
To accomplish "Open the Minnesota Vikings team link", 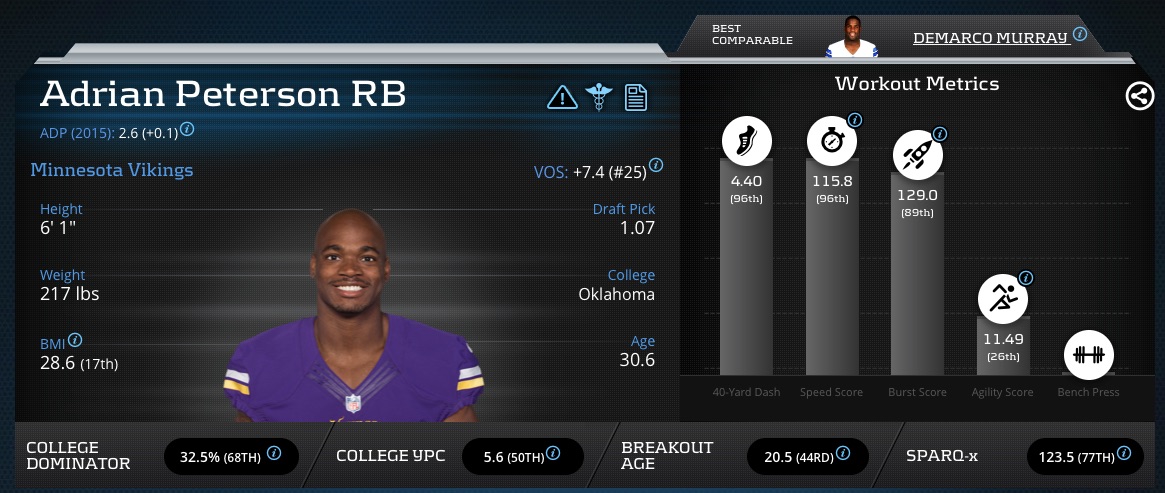I will pyautogui.click(x=112, y=170).
